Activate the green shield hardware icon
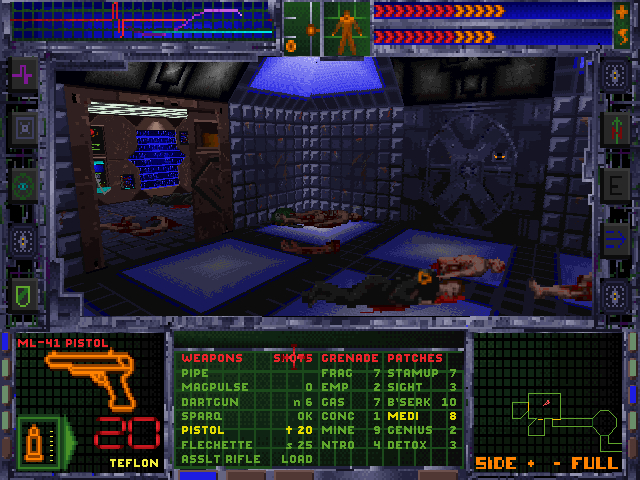 click(24, 293)
